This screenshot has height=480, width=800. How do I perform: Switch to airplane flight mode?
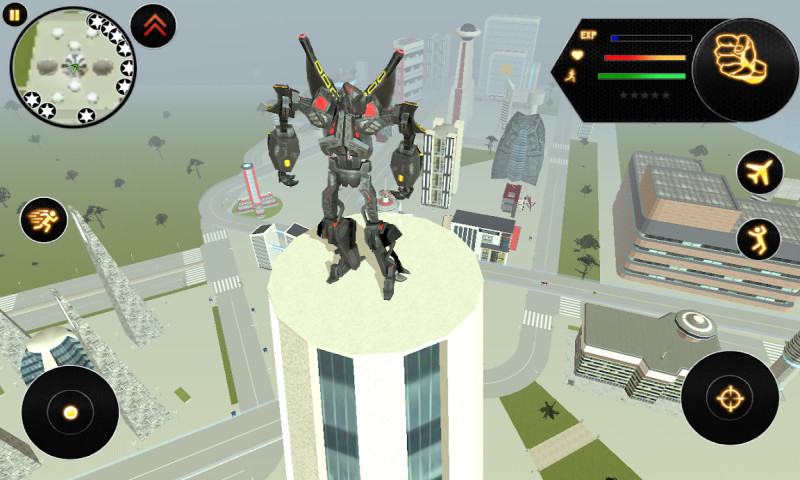pyautogui.click(x=759, y=172)
